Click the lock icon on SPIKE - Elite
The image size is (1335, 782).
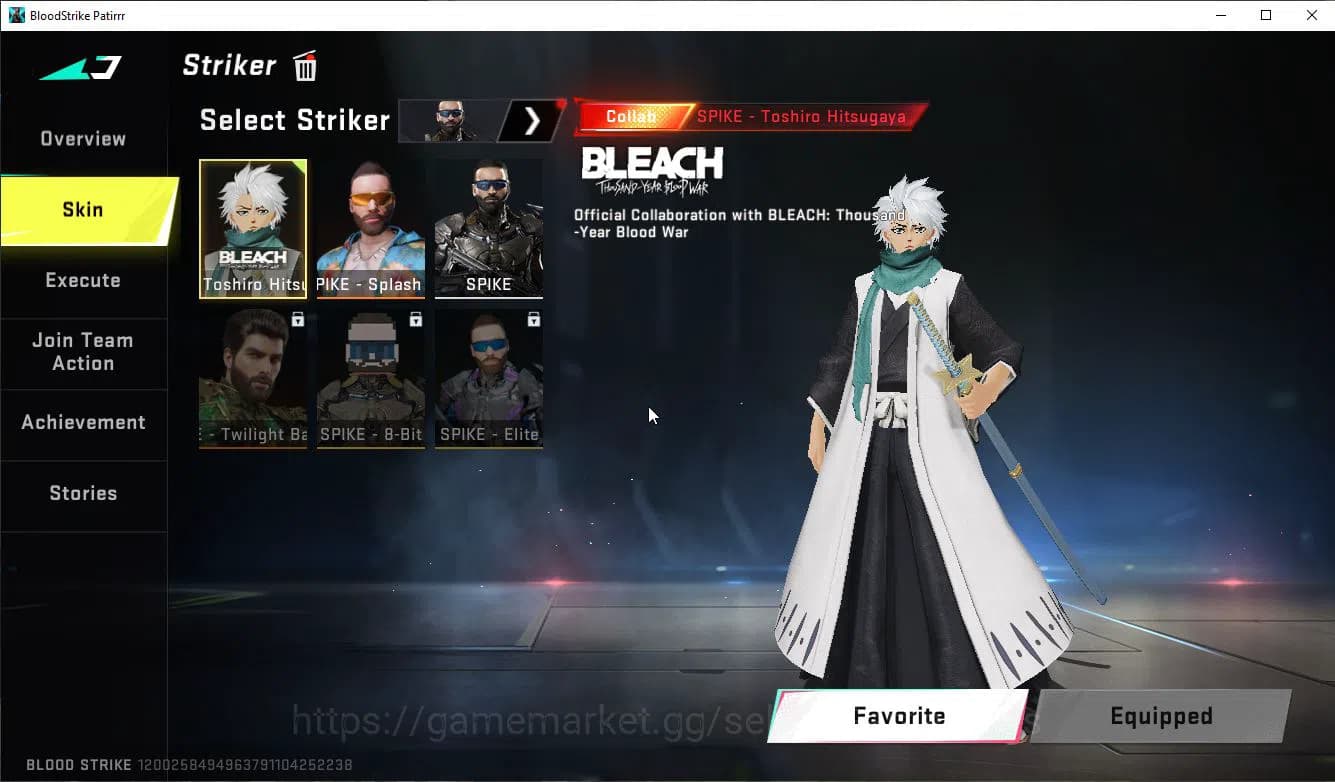pyautogui.click(x=532, y=319)
